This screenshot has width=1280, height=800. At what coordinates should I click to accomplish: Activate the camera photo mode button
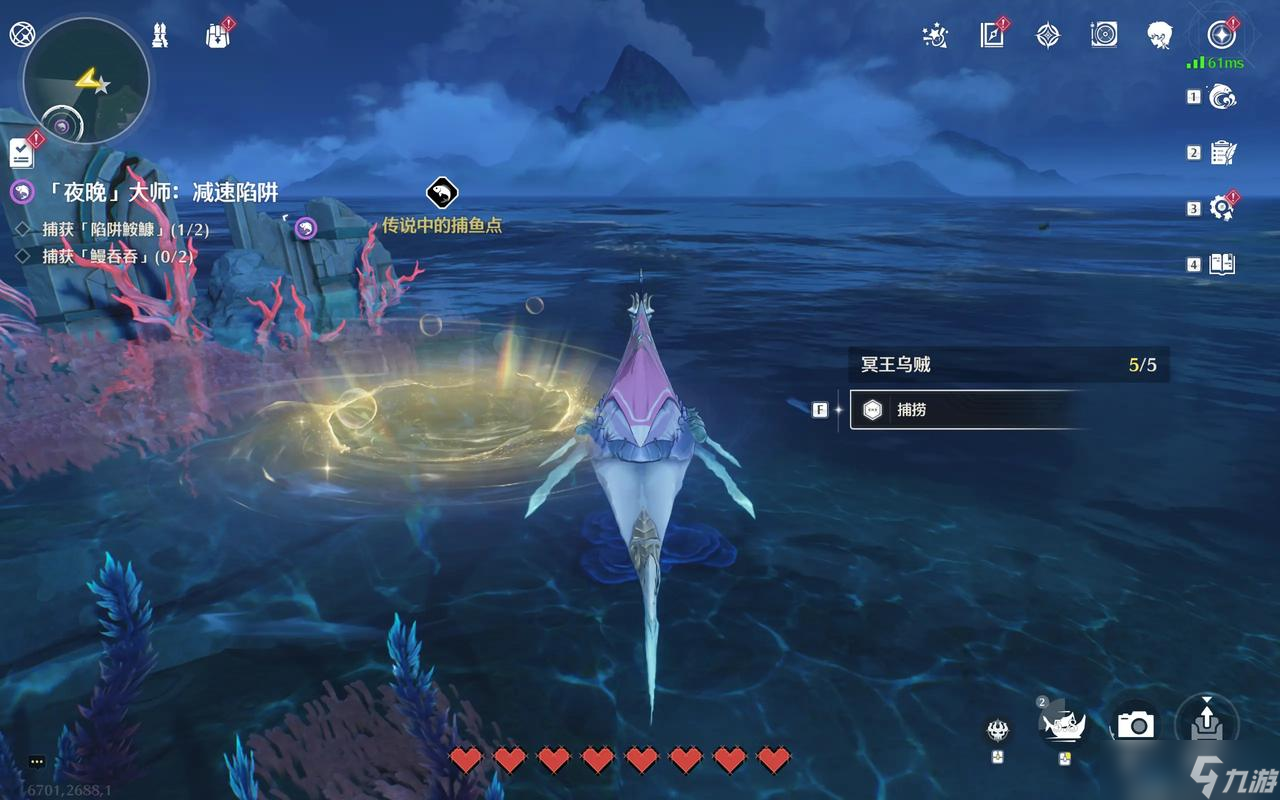1136,724
